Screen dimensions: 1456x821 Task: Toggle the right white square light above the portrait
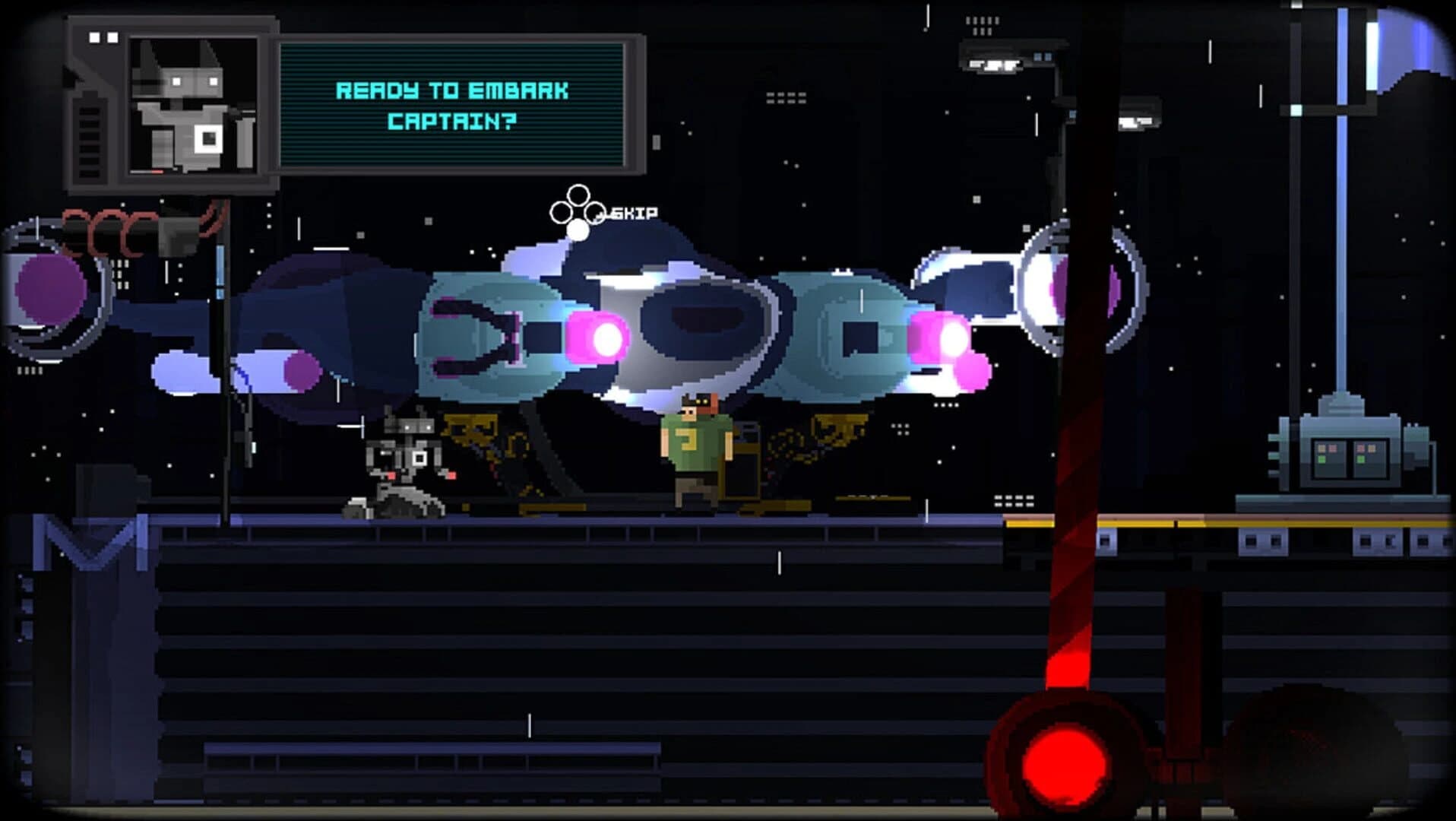coord(112,37)
